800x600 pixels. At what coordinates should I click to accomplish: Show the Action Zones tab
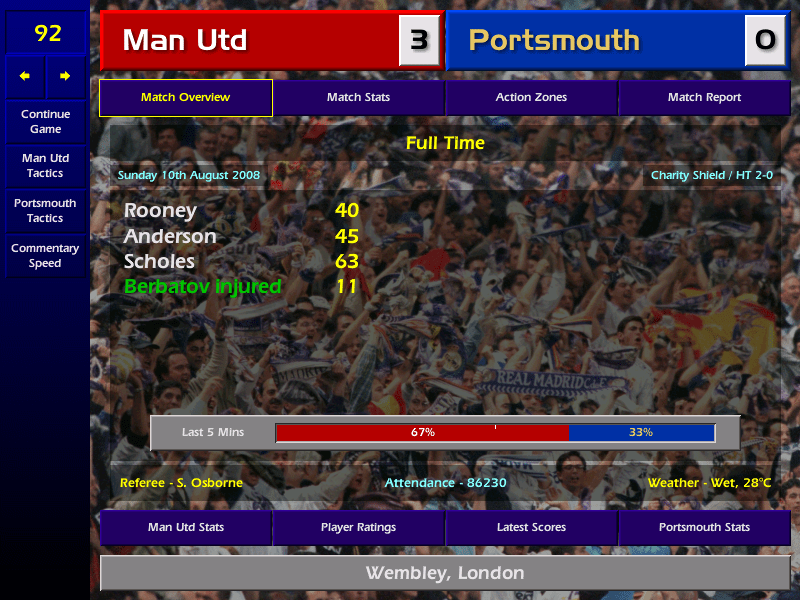coord(531,98)
